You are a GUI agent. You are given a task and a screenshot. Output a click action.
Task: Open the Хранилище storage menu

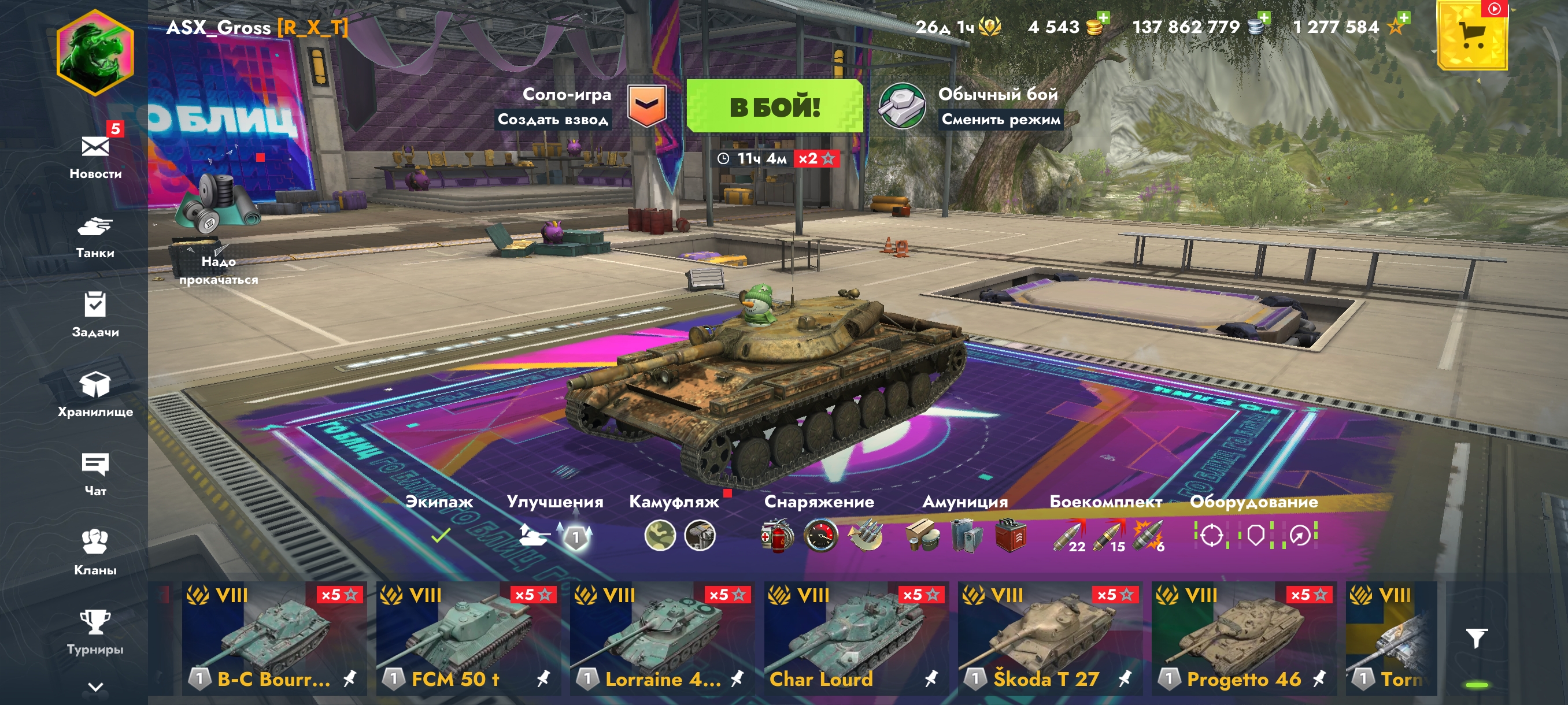point(95,394)
